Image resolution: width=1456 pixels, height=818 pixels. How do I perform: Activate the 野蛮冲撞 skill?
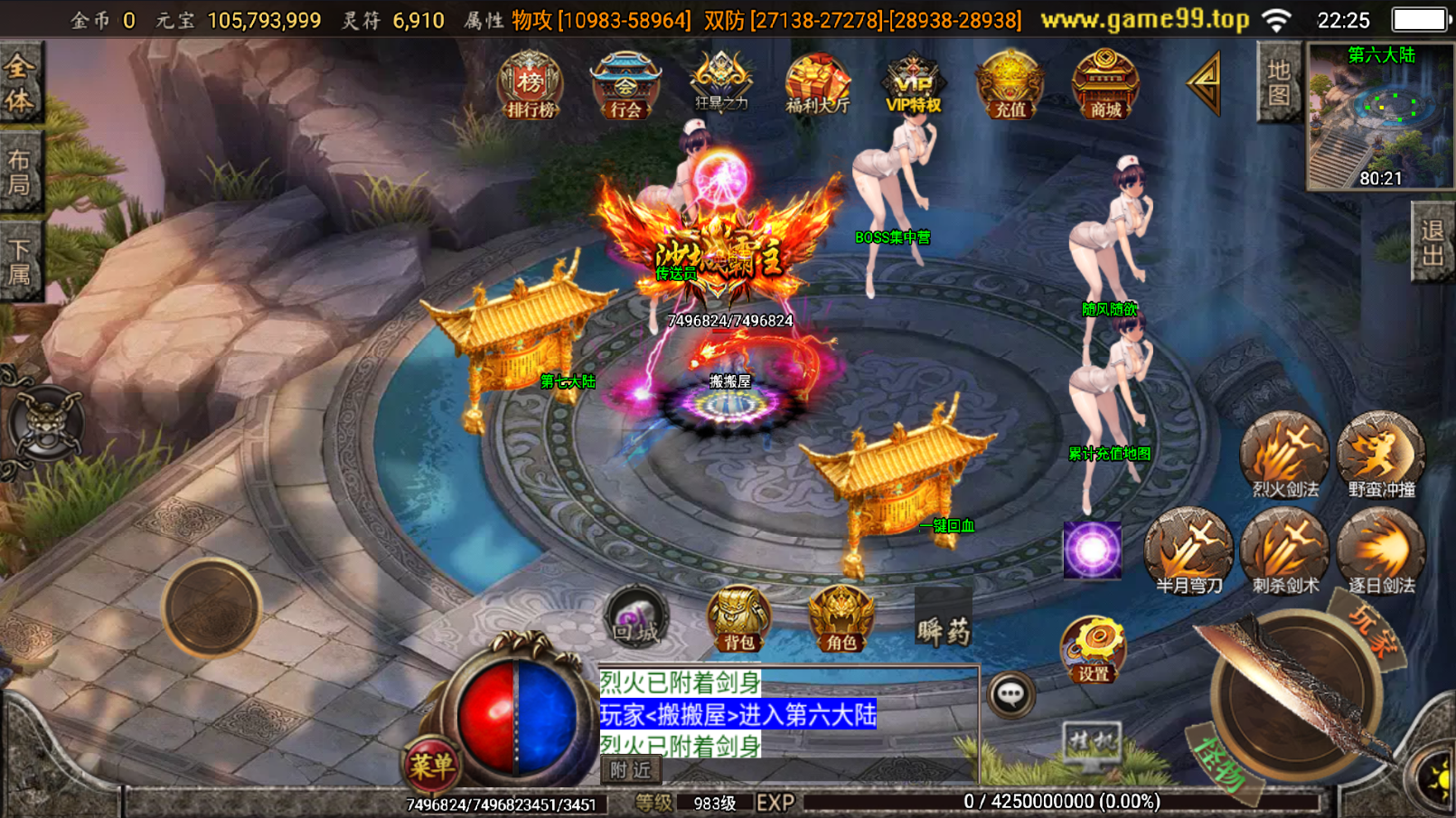(1381, 456)
